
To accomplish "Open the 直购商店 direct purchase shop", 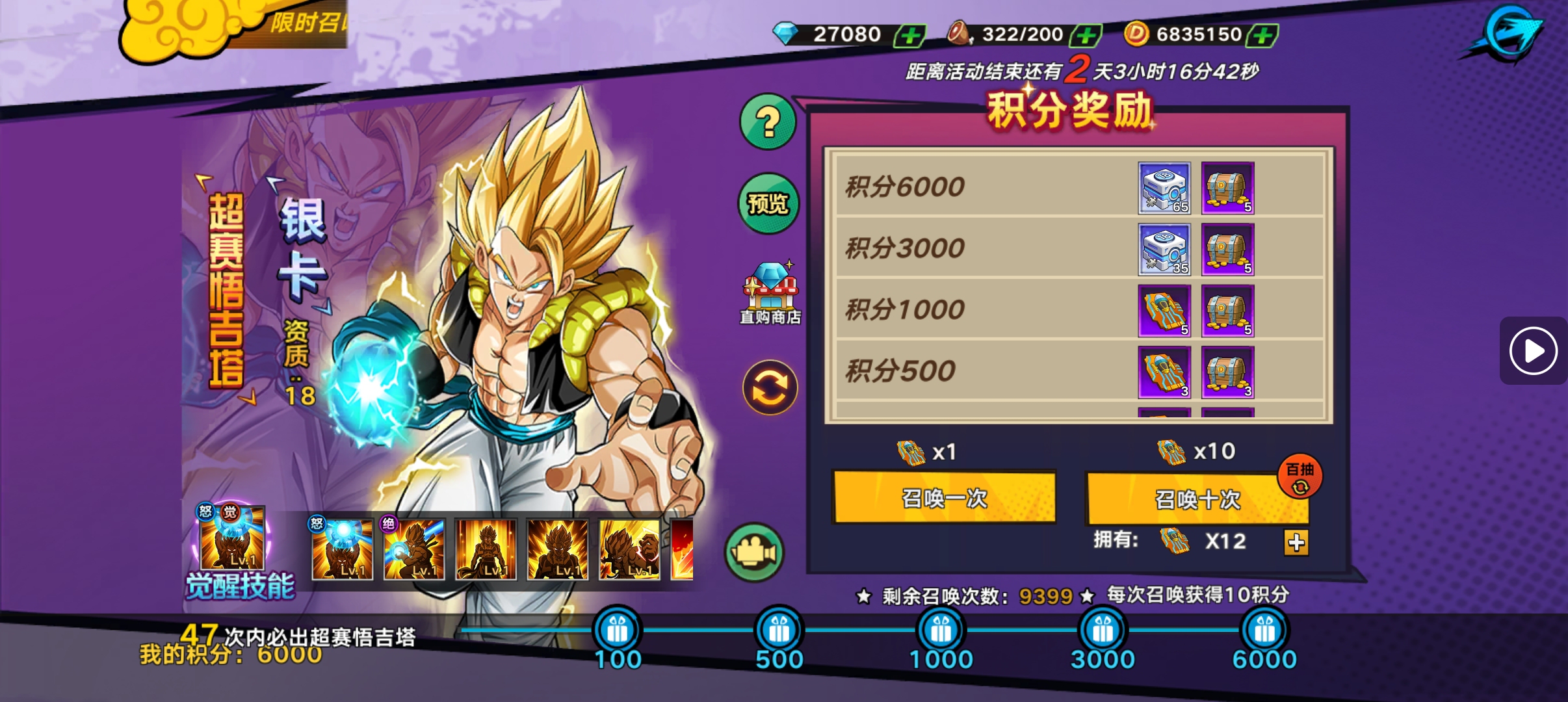I will 770,294.
